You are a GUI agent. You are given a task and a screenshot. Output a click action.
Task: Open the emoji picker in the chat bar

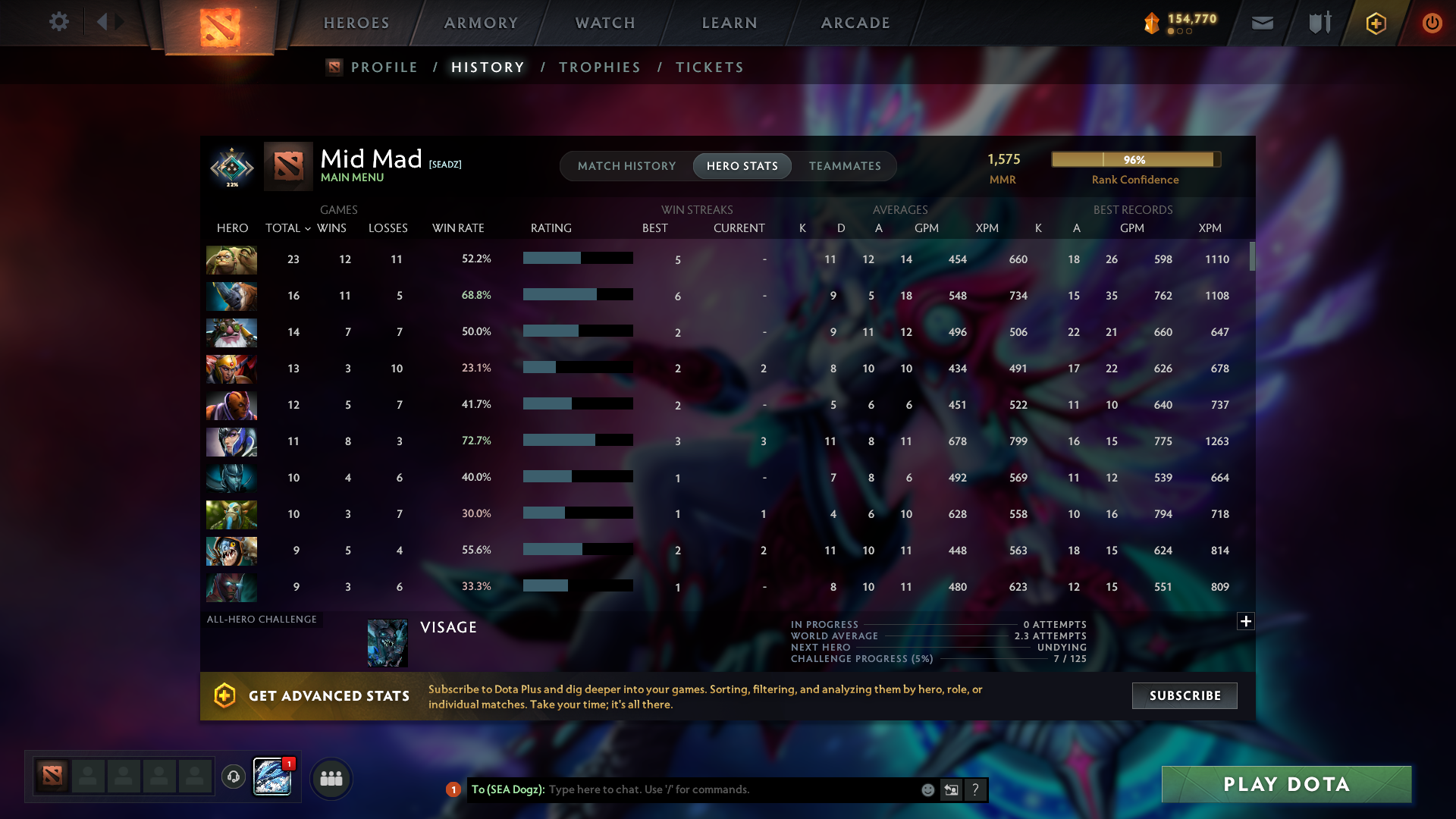click(927, 789)
